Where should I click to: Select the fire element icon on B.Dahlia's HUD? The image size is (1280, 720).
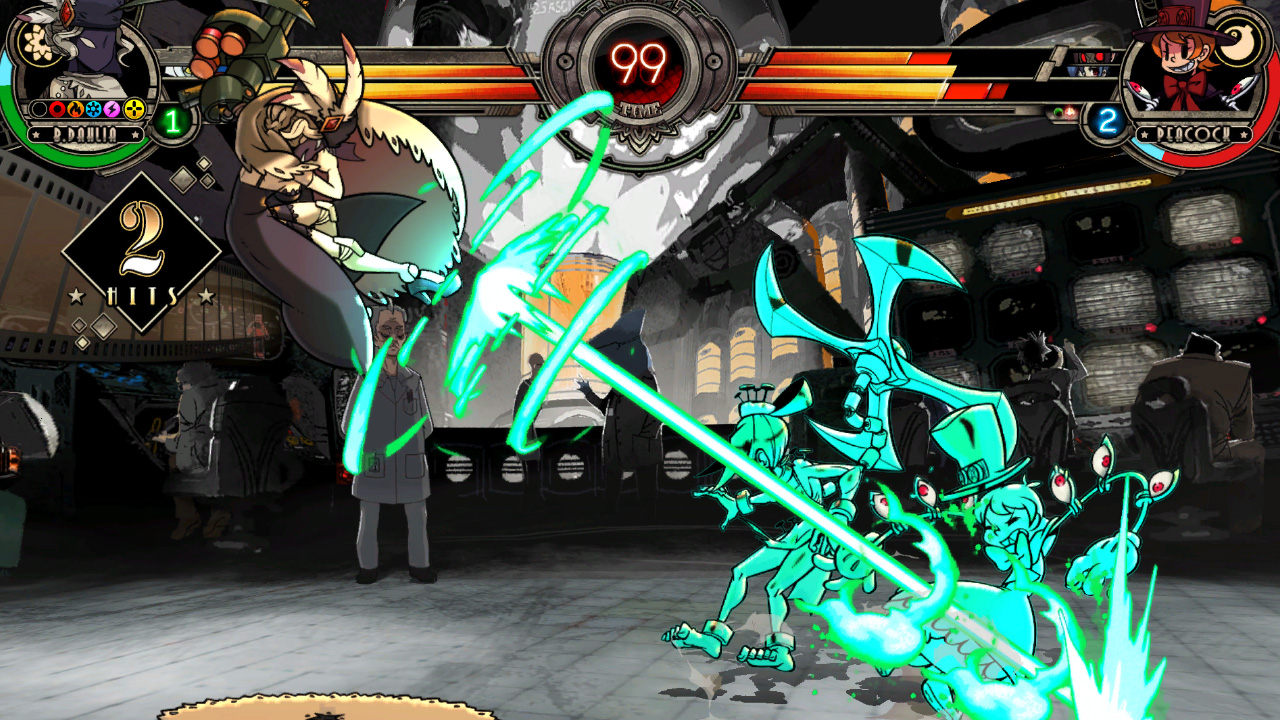tap(75, 110)
